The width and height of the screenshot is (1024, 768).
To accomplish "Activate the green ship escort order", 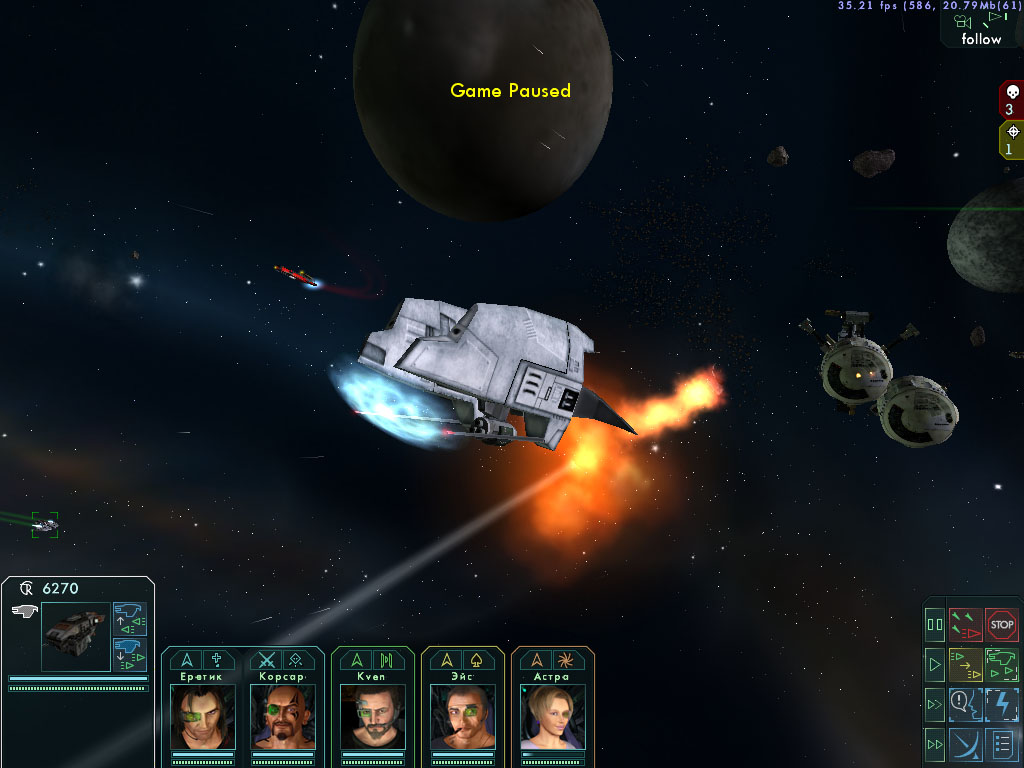I will [x=1001, y=663].
